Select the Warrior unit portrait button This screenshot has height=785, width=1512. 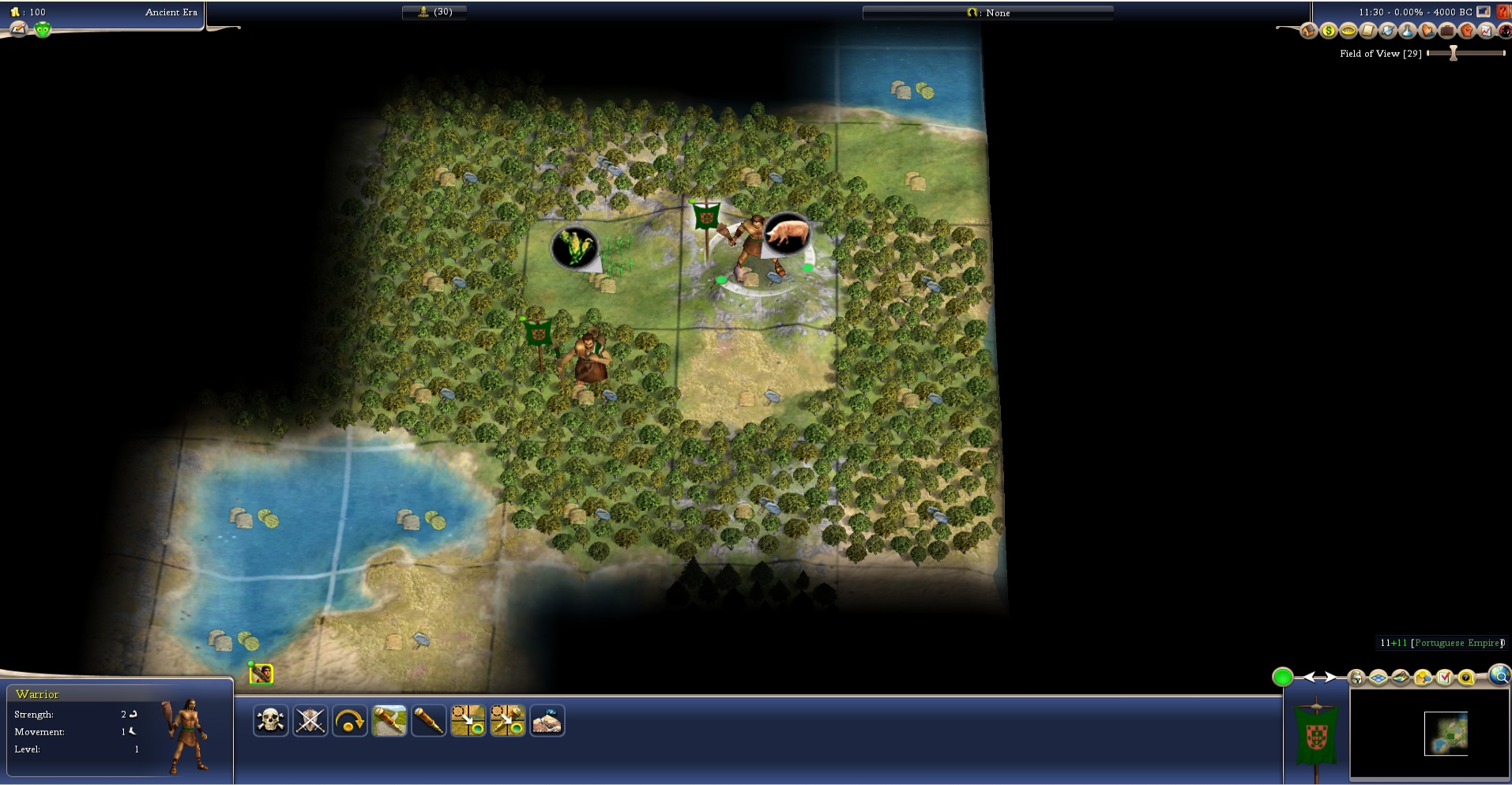click(261, 674)
